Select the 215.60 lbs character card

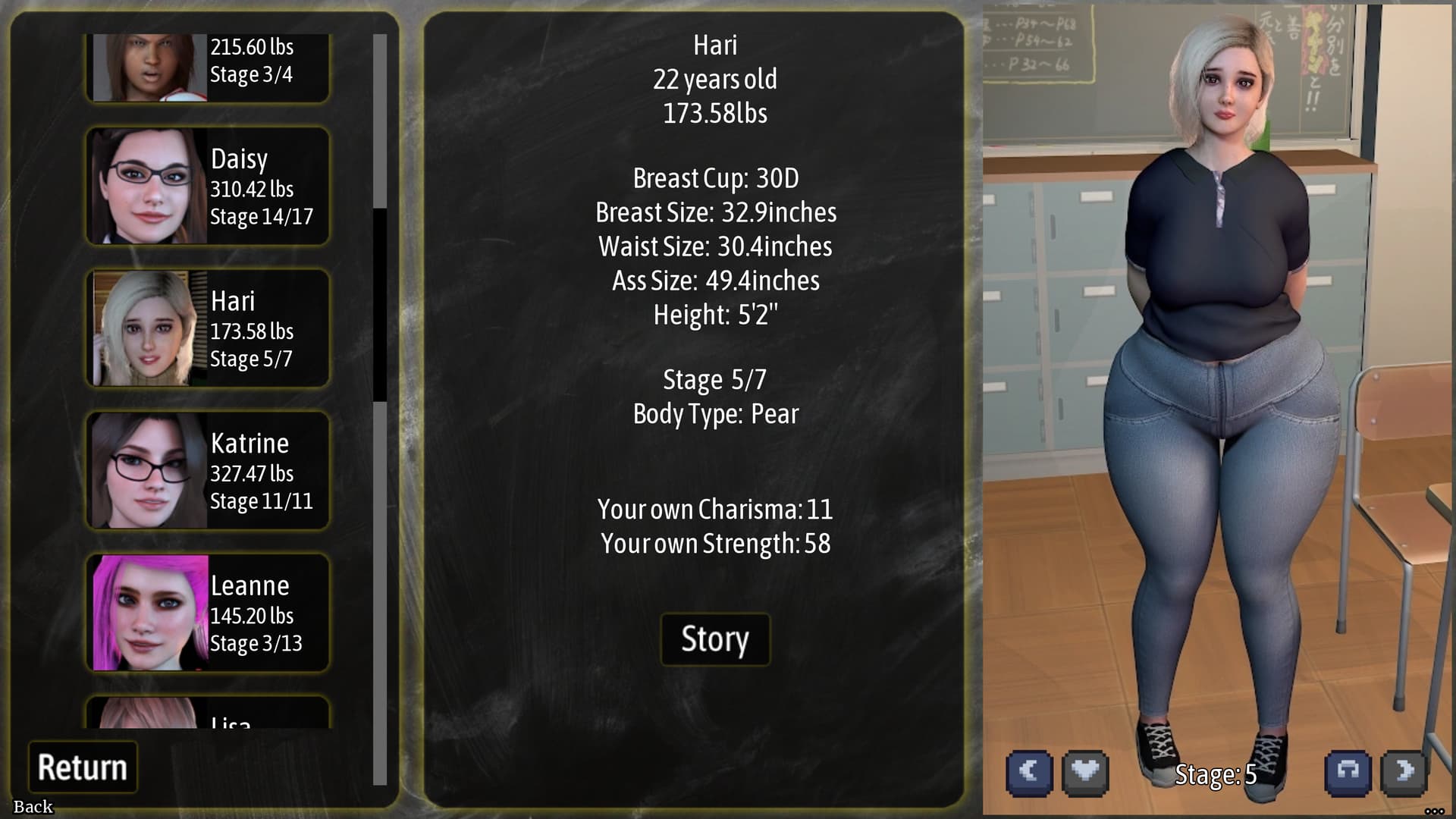pos(208,67)
